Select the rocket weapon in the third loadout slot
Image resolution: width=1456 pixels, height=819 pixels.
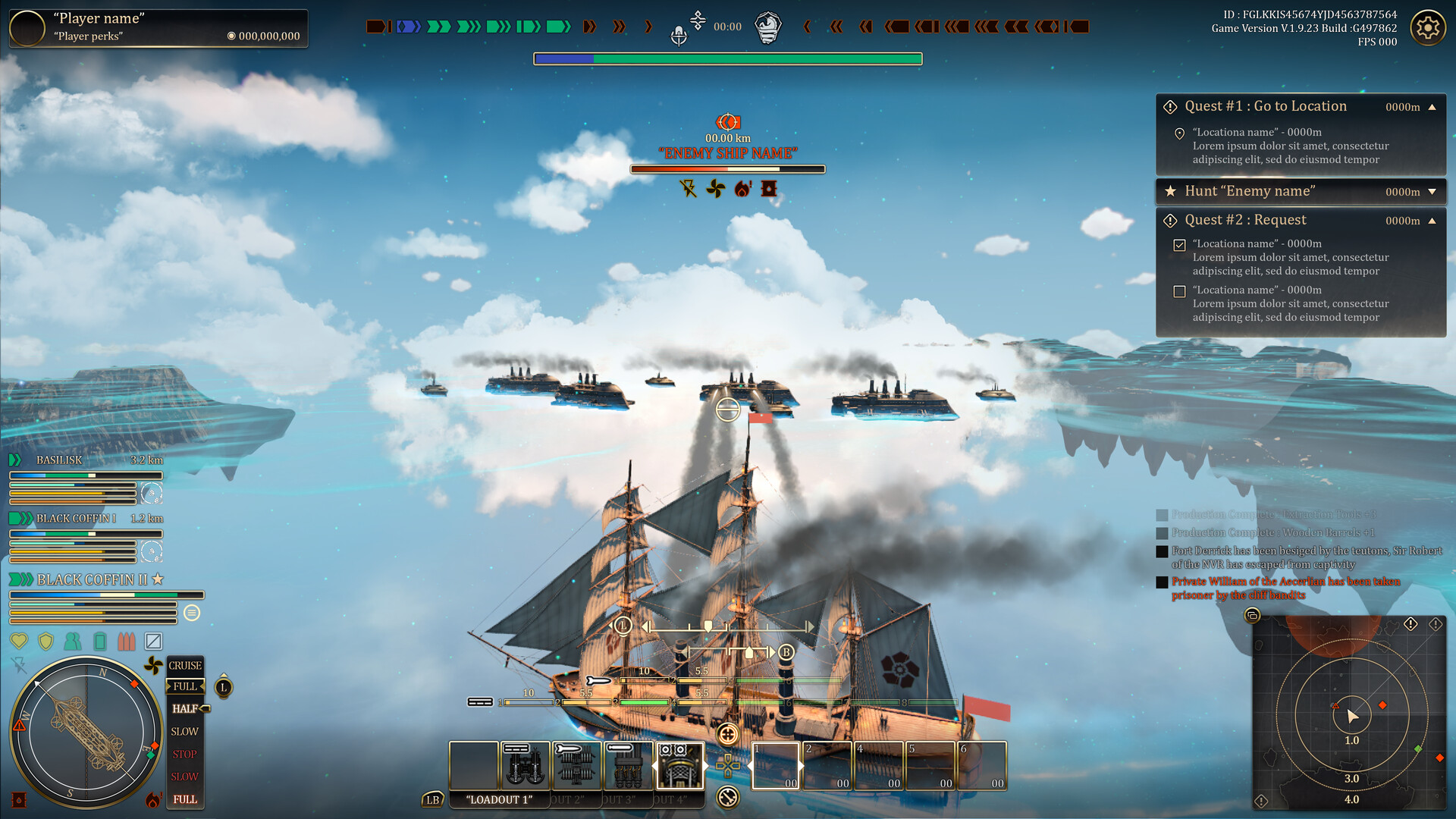tap(576, 764)
